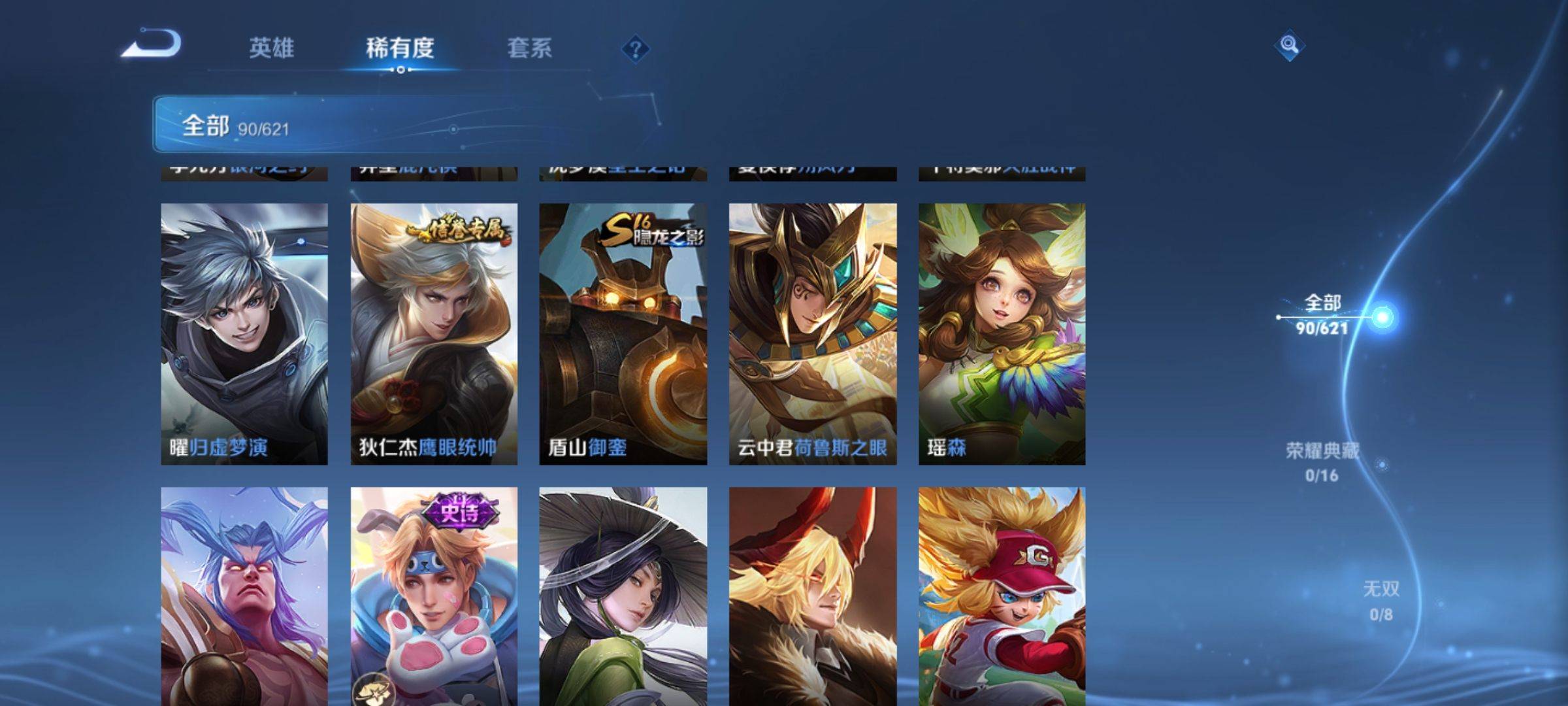Select the 全部 rarity node on curve
The height and width of the screenshot is (706, 1568).
click(x=1381, y=318)
